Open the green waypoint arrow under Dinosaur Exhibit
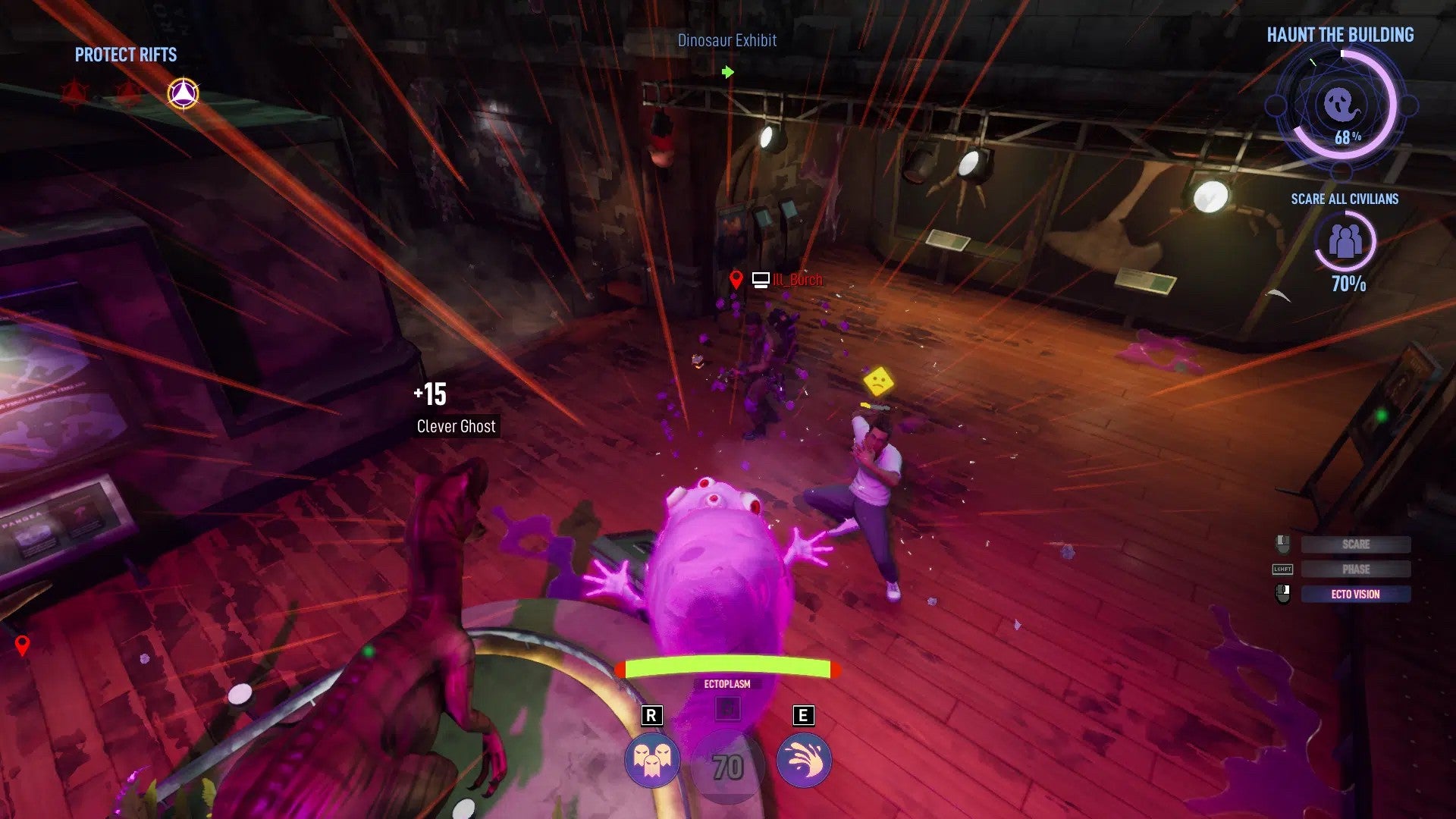This screenshot has width=1456, height=819. (x=727, y=72)
